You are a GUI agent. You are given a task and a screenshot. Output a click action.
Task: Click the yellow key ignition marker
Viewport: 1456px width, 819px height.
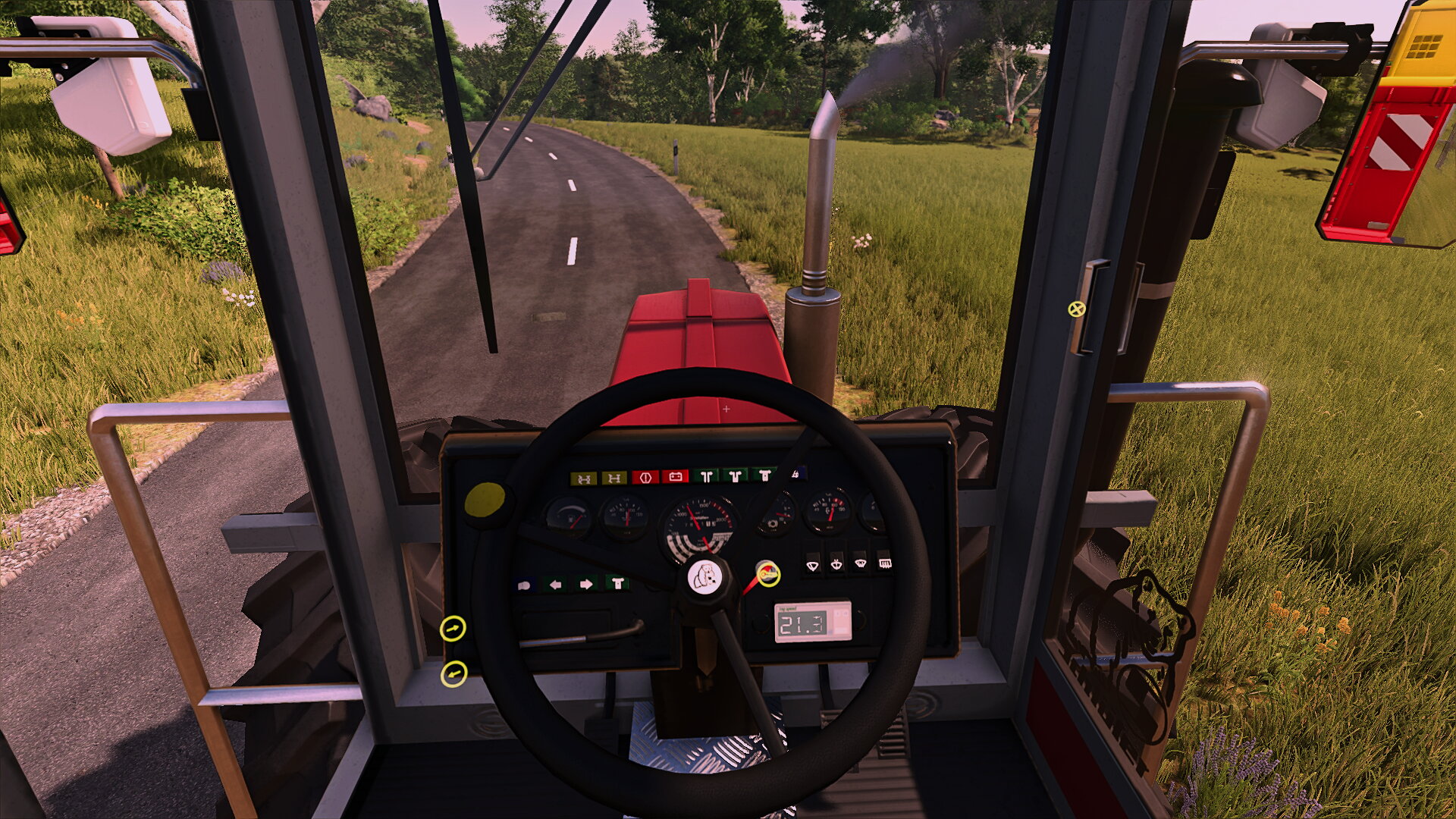click(768, 574)
